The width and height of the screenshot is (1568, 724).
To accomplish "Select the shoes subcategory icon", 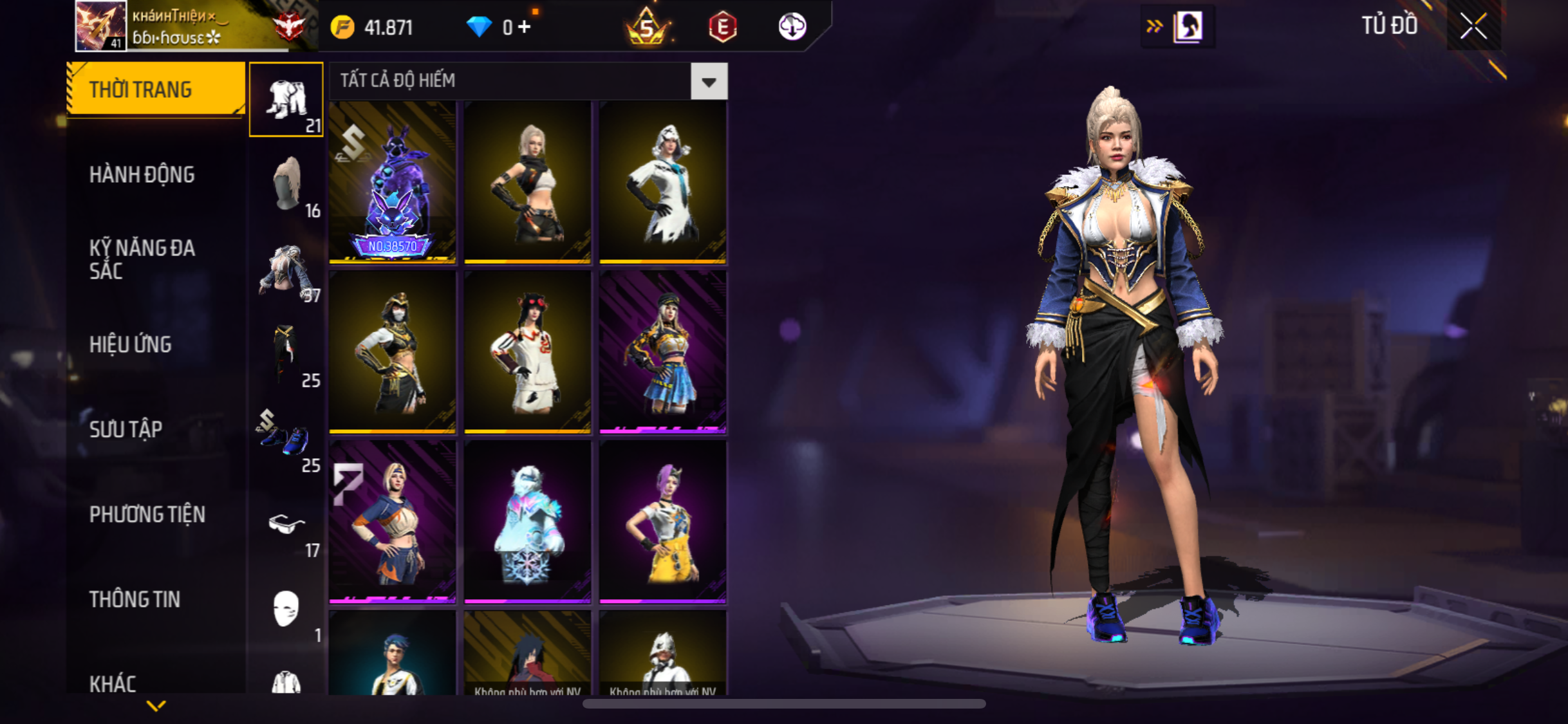I will [286, 439].
